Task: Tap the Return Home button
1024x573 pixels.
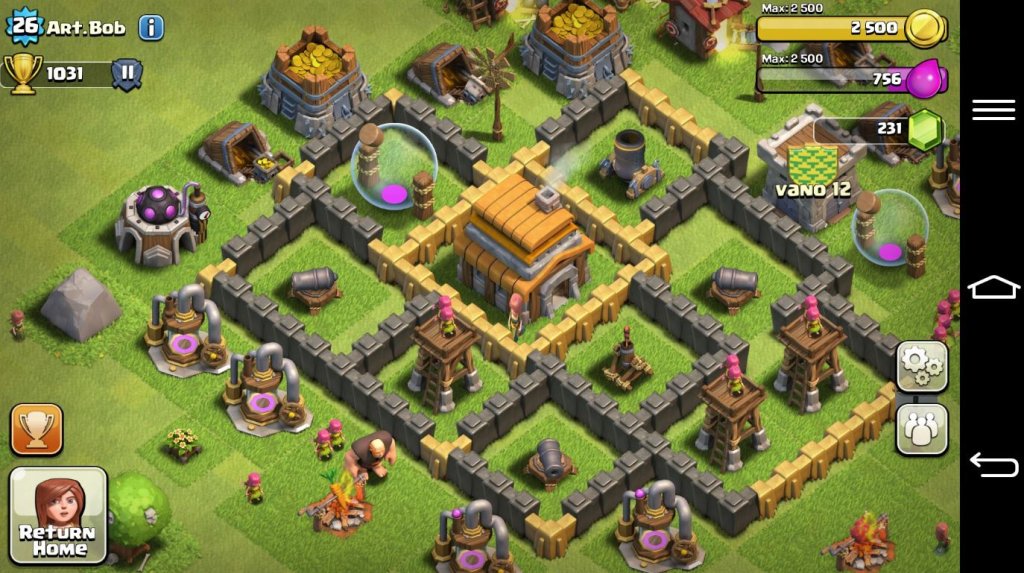Action: pos(58,514)
